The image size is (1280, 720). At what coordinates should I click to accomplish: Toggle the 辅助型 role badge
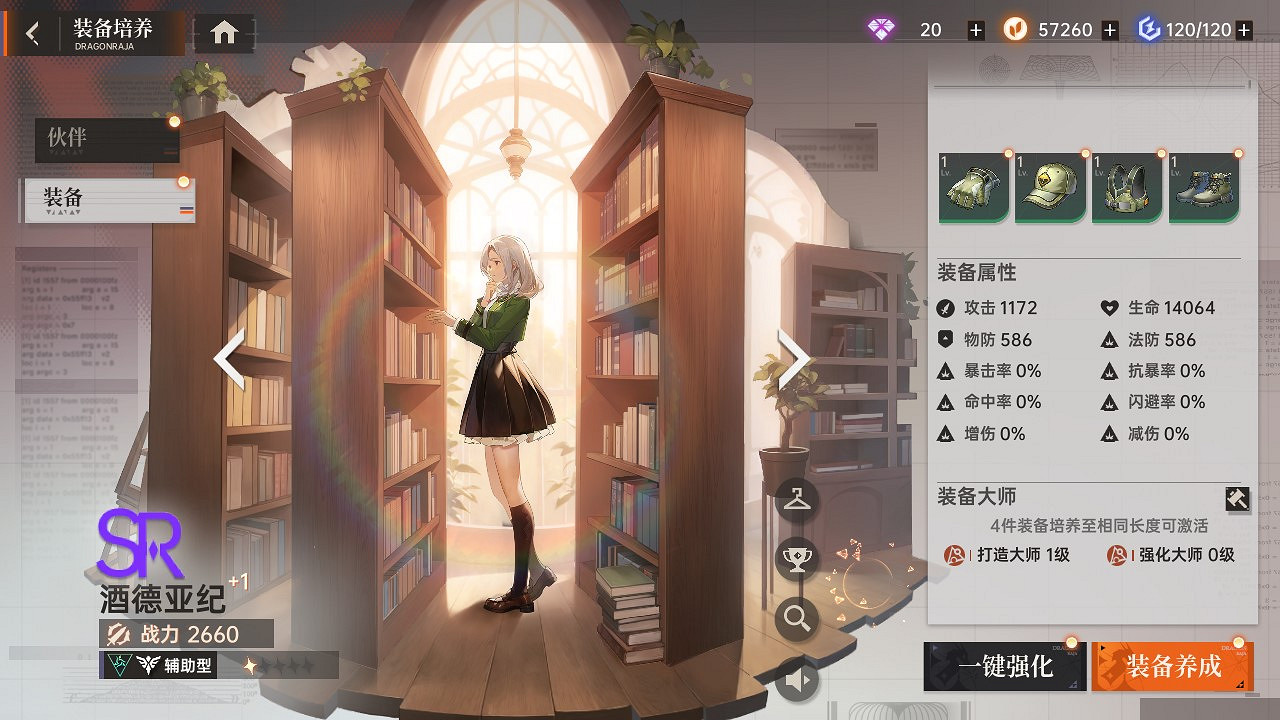tap(160, 664)
